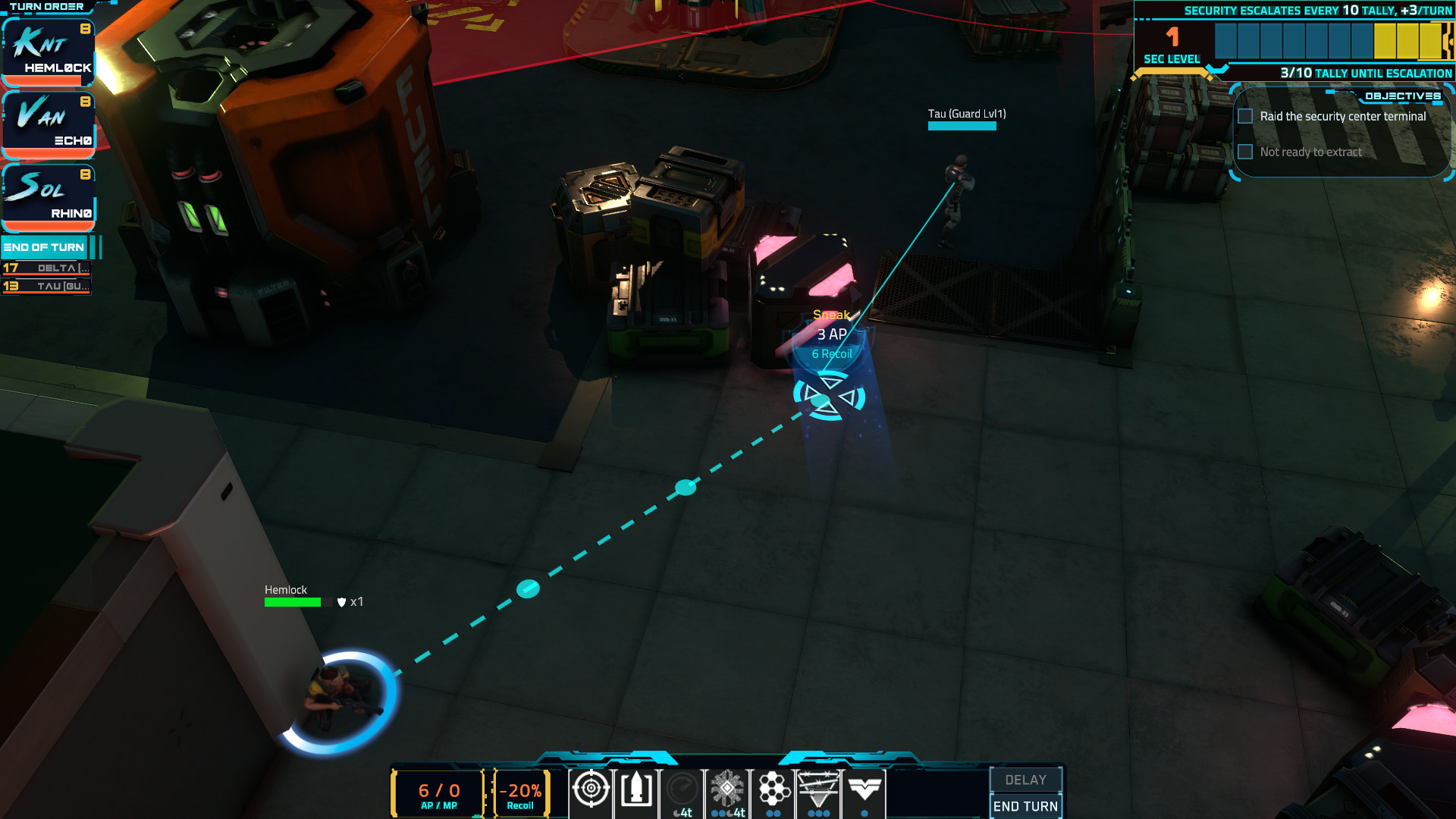Activate the circuit-snowflake special ability
1456x819 pixels.
pos(727,790)
